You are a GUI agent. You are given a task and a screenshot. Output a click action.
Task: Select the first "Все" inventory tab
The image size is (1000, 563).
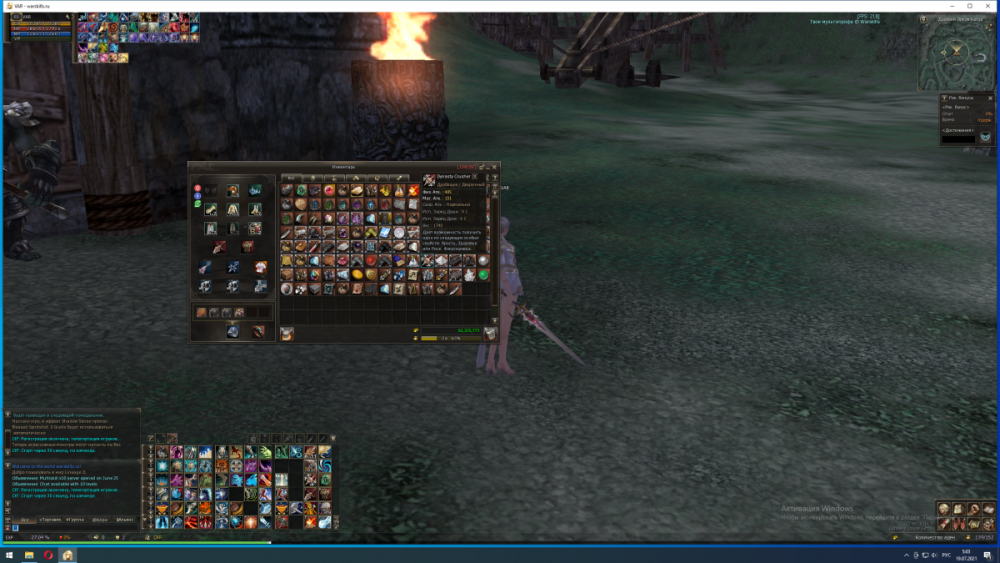point(292,178)
